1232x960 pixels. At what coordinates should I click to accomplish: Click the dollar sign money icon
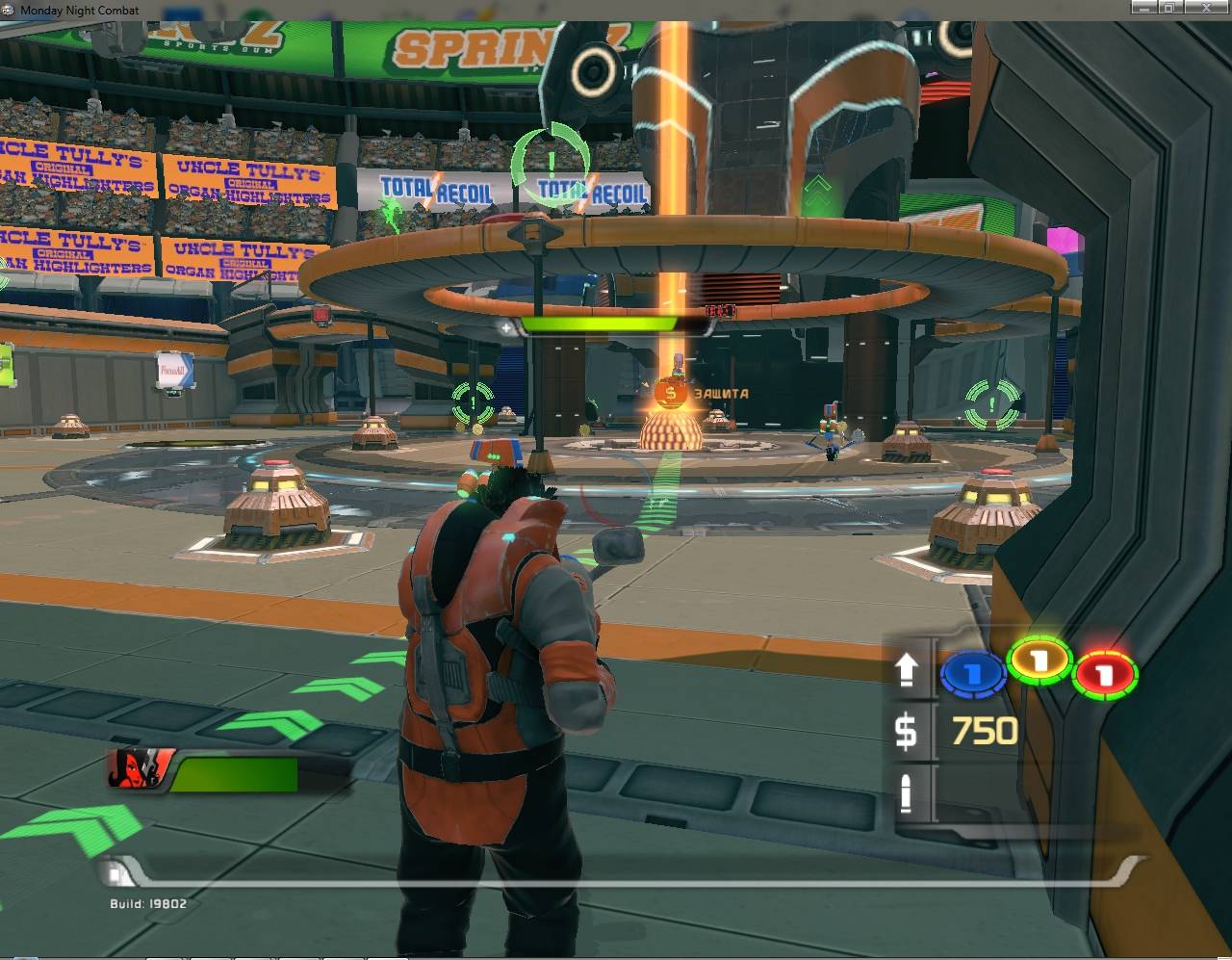(906, 729)
